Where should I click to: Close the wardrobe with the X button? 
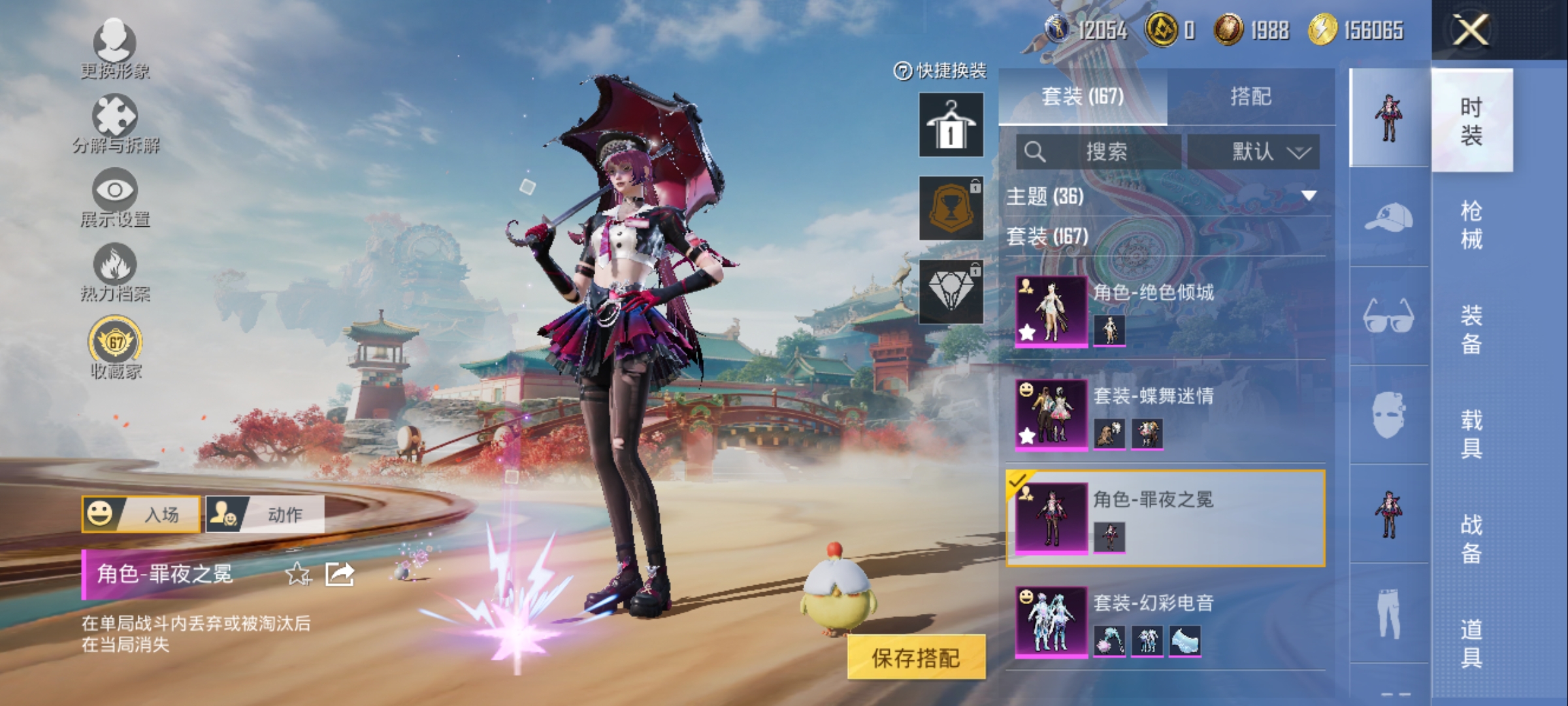[x=1470, y=30]
